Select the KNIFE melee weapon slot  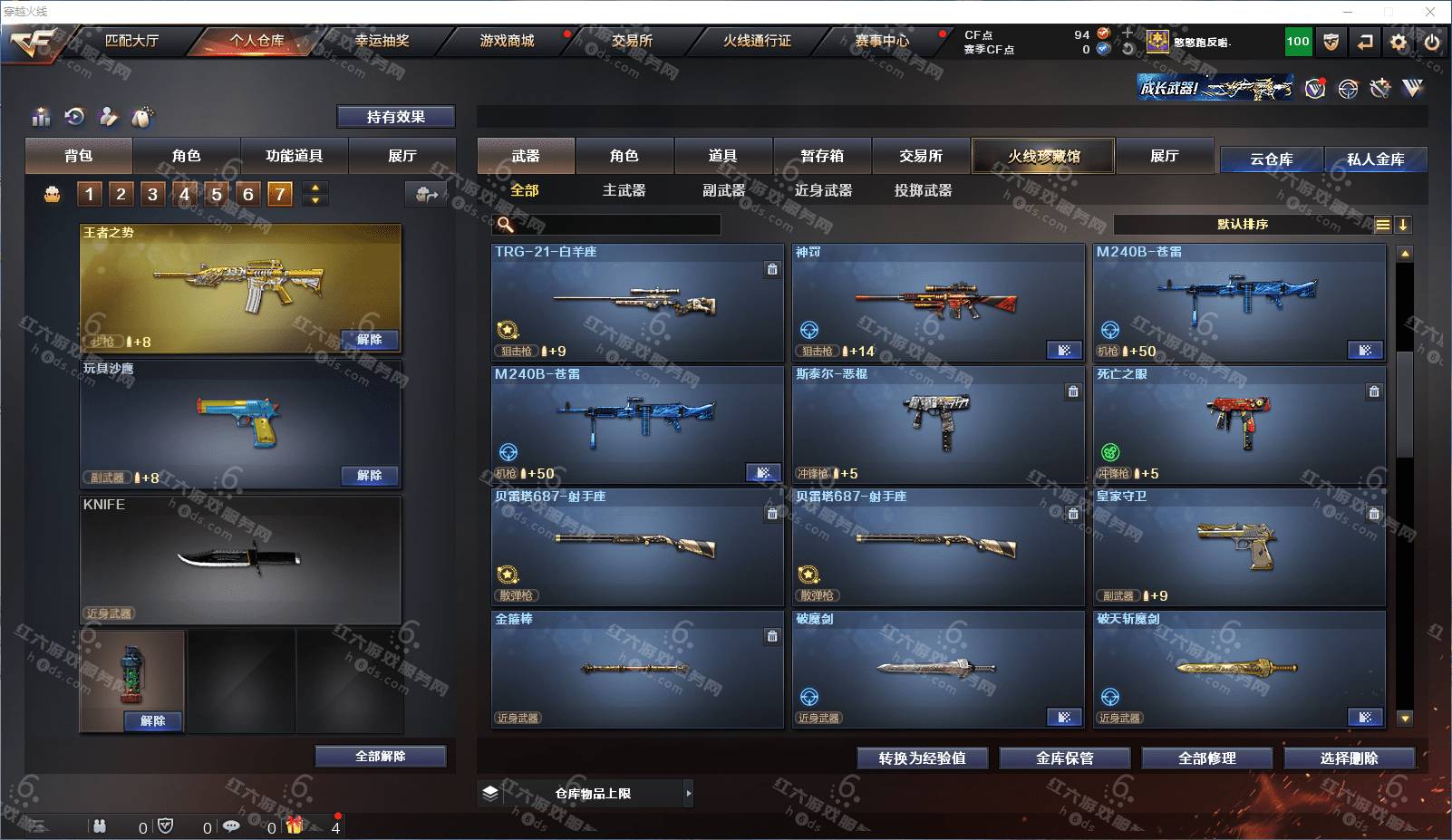(240, 559)
